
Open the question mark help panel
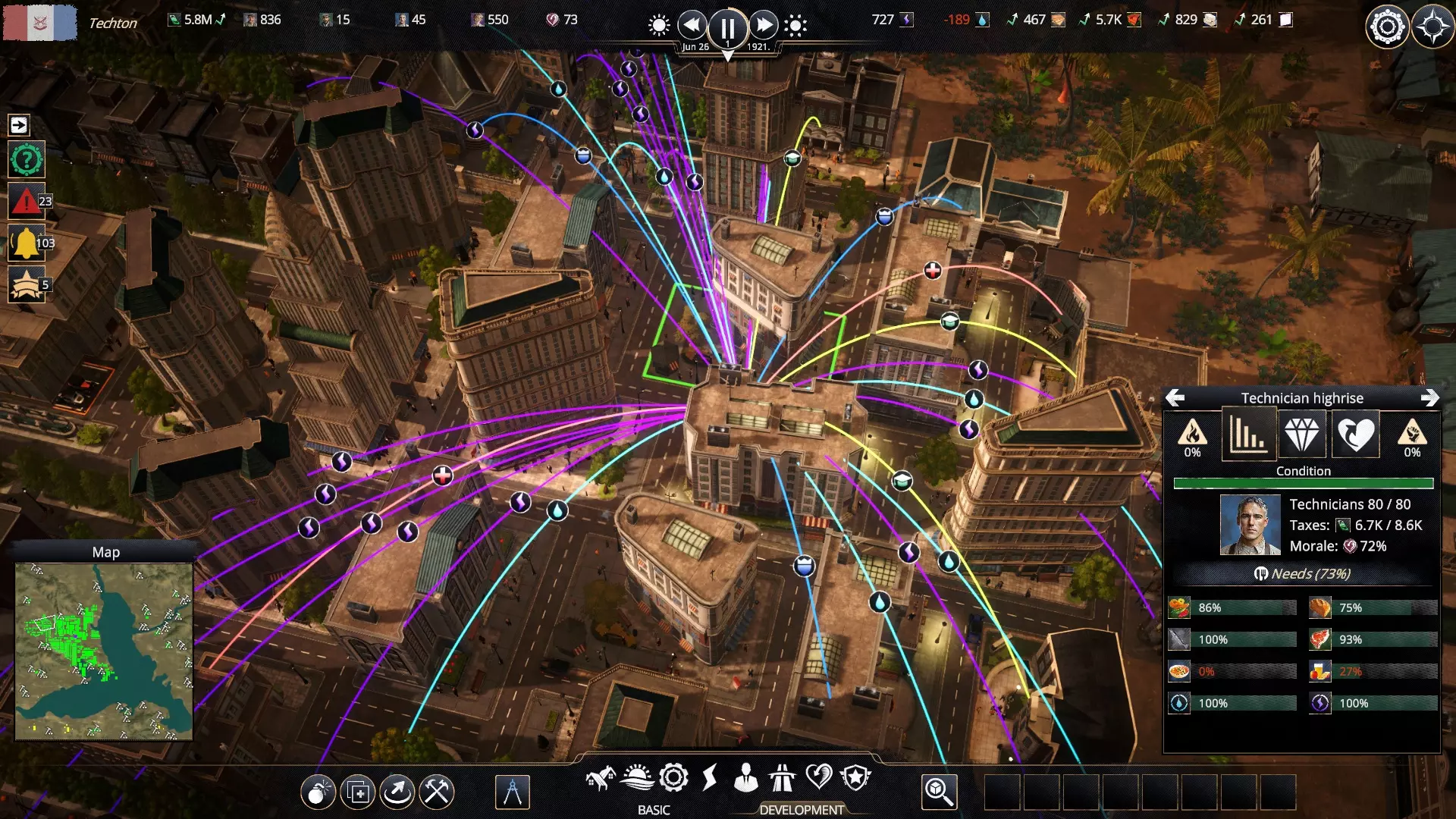[x=27, y=160]
